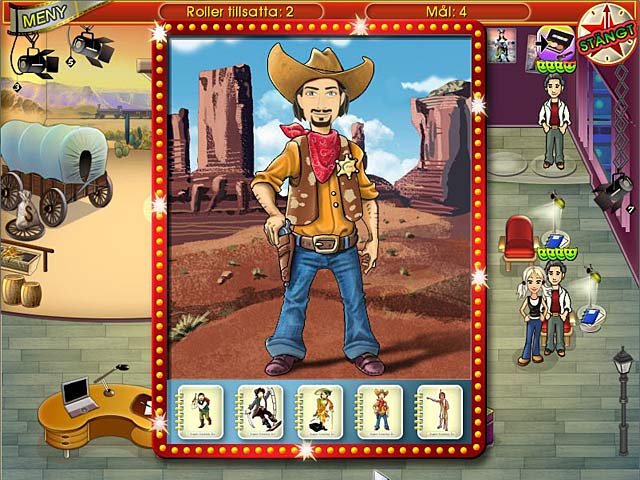Choose the Native American role card

(439, 409)
